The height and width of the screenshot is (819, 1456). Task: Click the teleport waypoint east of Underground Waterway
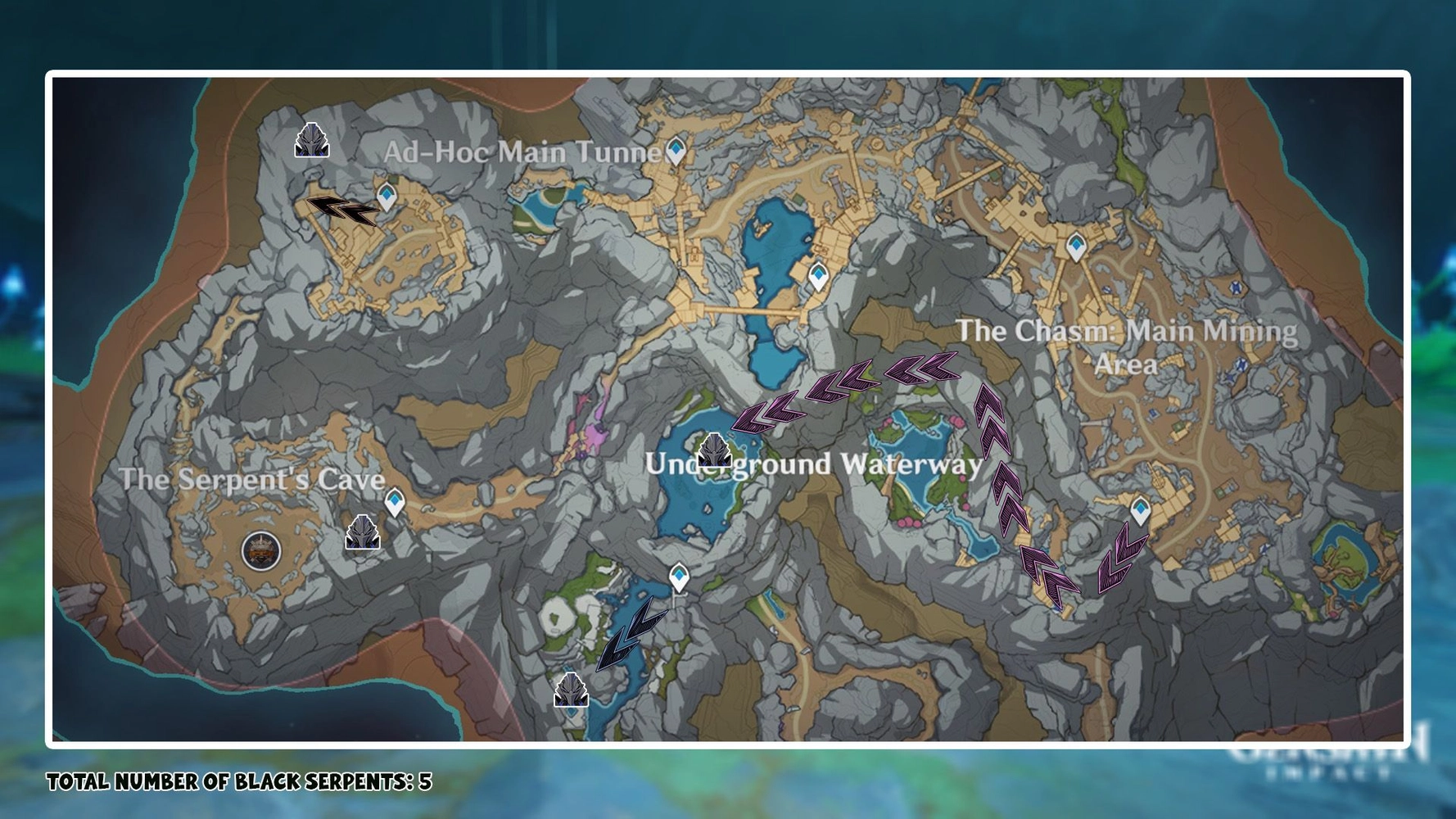click(x=1142, y=510)
